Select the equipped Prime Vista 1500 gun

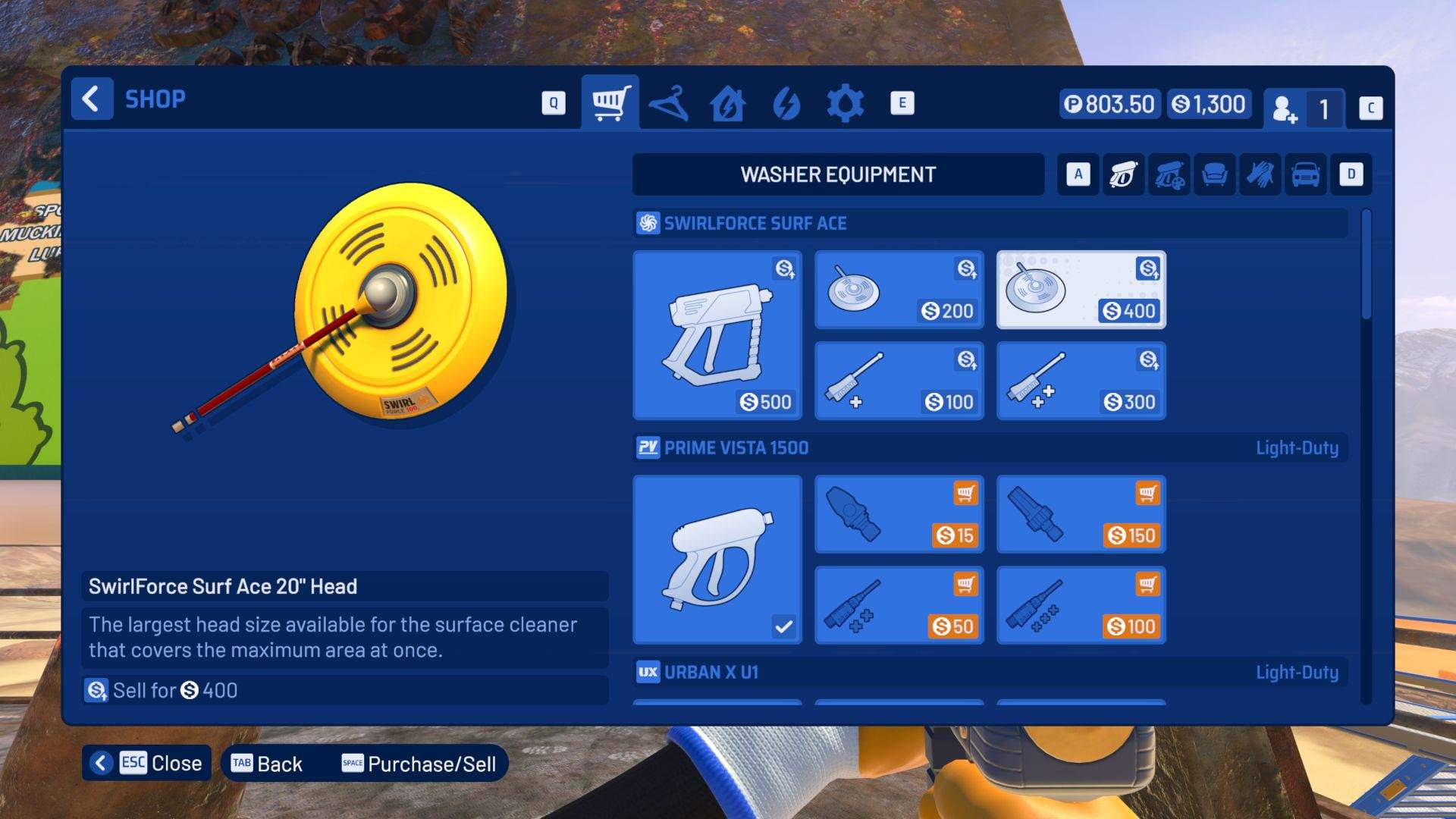pos(717,559)
